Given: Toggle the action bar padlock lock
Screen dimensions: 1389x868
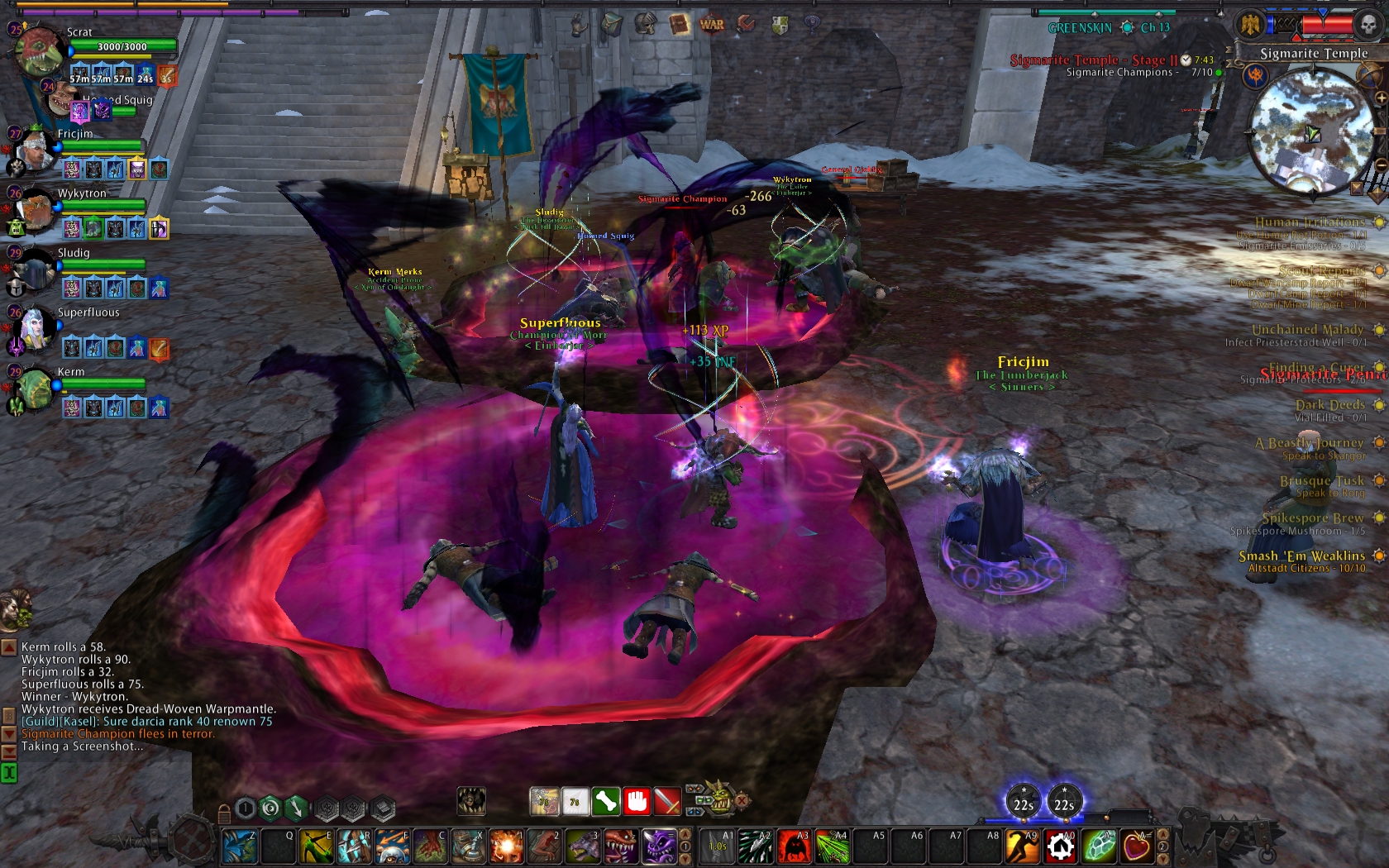Looking at the screenshot, I should click(x=225, y=815).
